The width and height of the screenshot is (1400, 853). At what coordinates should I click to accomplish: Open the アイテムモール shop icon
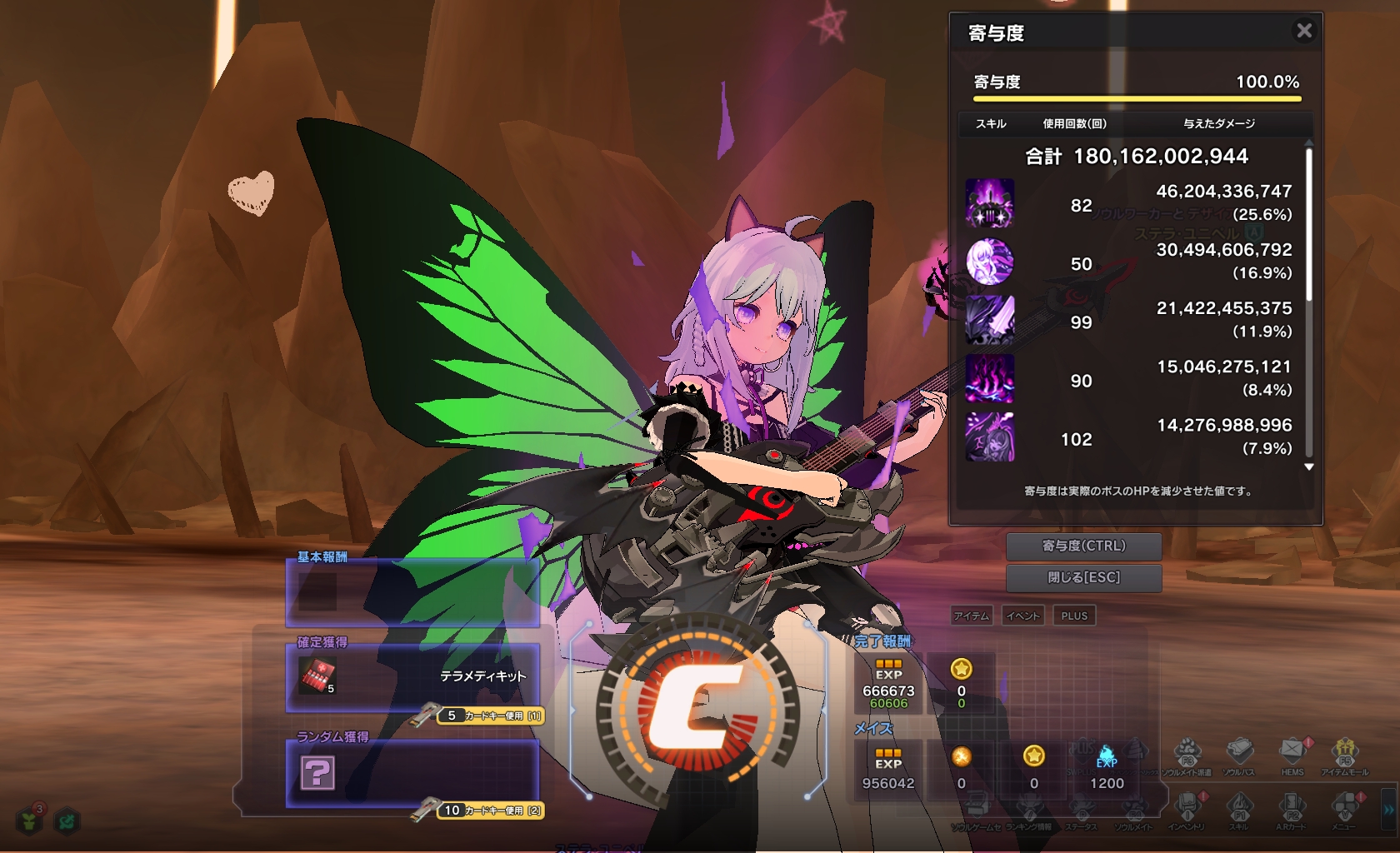click(1344, 751)
